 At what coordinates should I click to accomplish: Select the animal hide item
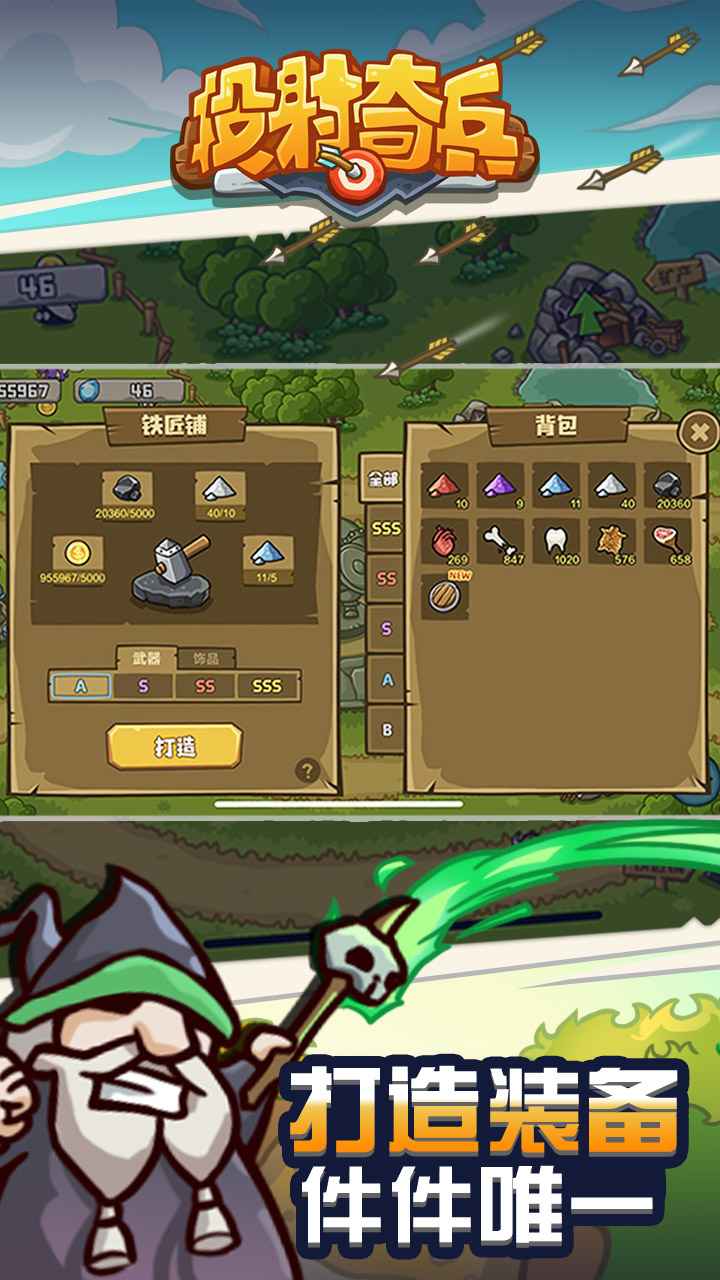click(x=612, y=541)
